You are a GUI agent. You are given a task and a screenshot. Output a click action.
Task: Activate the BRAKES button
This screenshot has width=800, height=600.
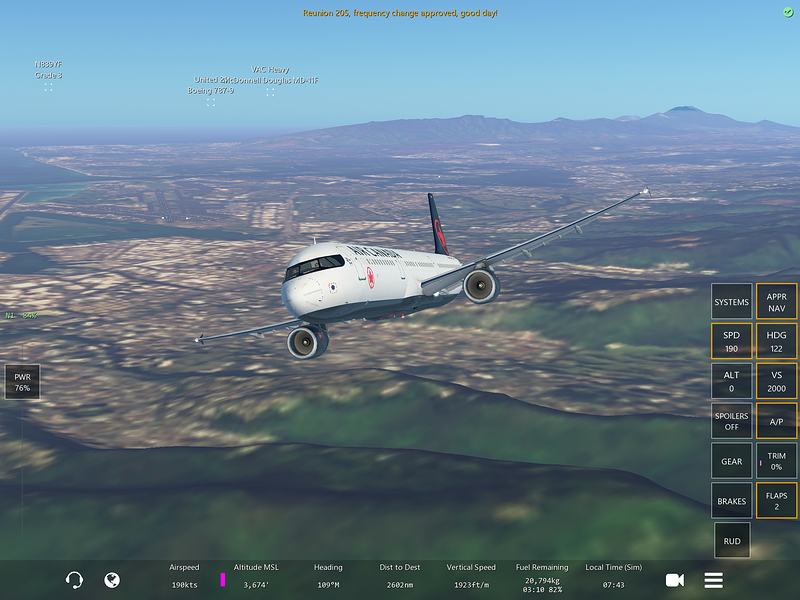pyautogui.click(x=731, y=501)
